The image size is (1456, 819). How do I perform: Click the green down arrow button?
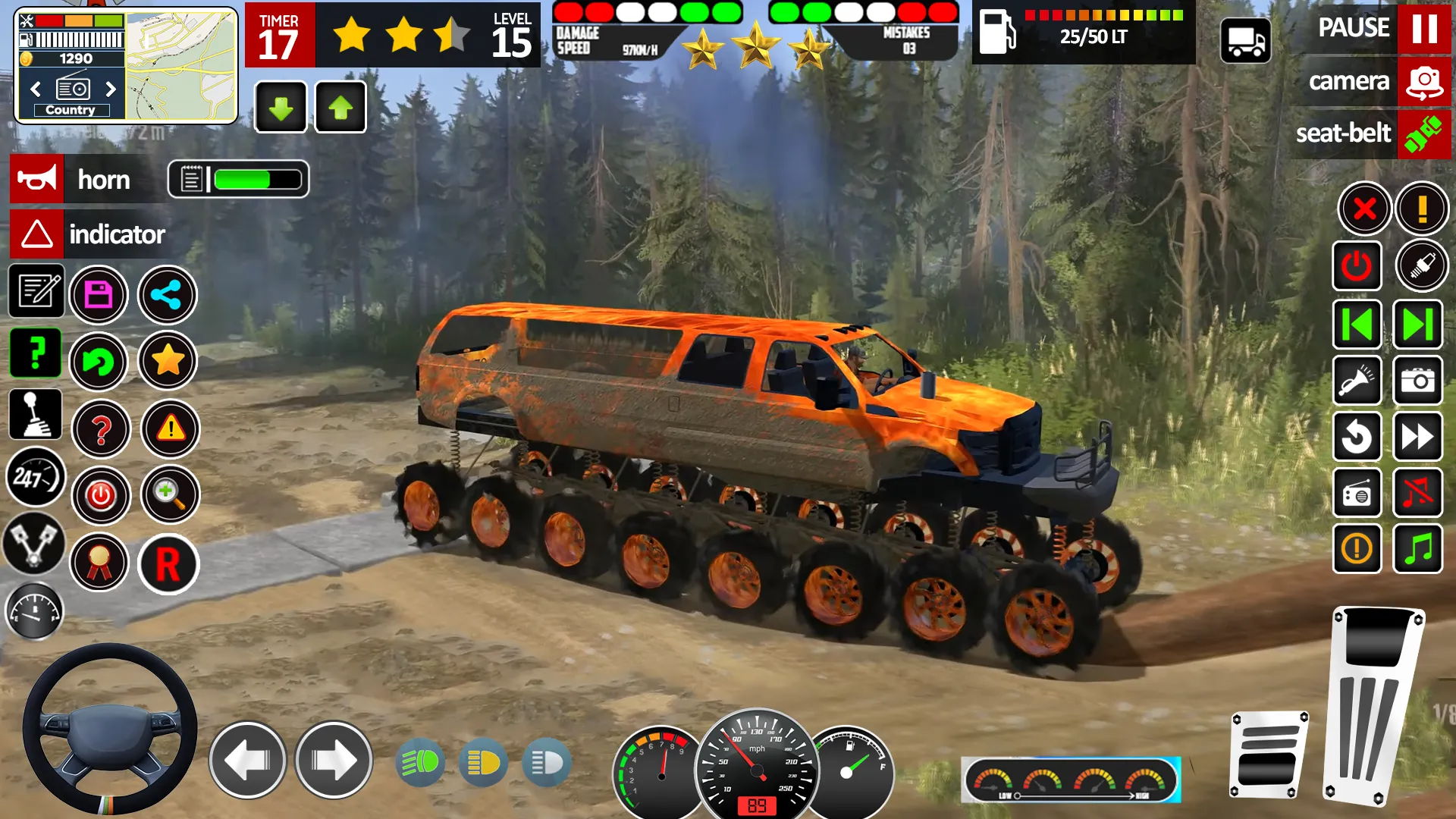(x=281, y=108)
